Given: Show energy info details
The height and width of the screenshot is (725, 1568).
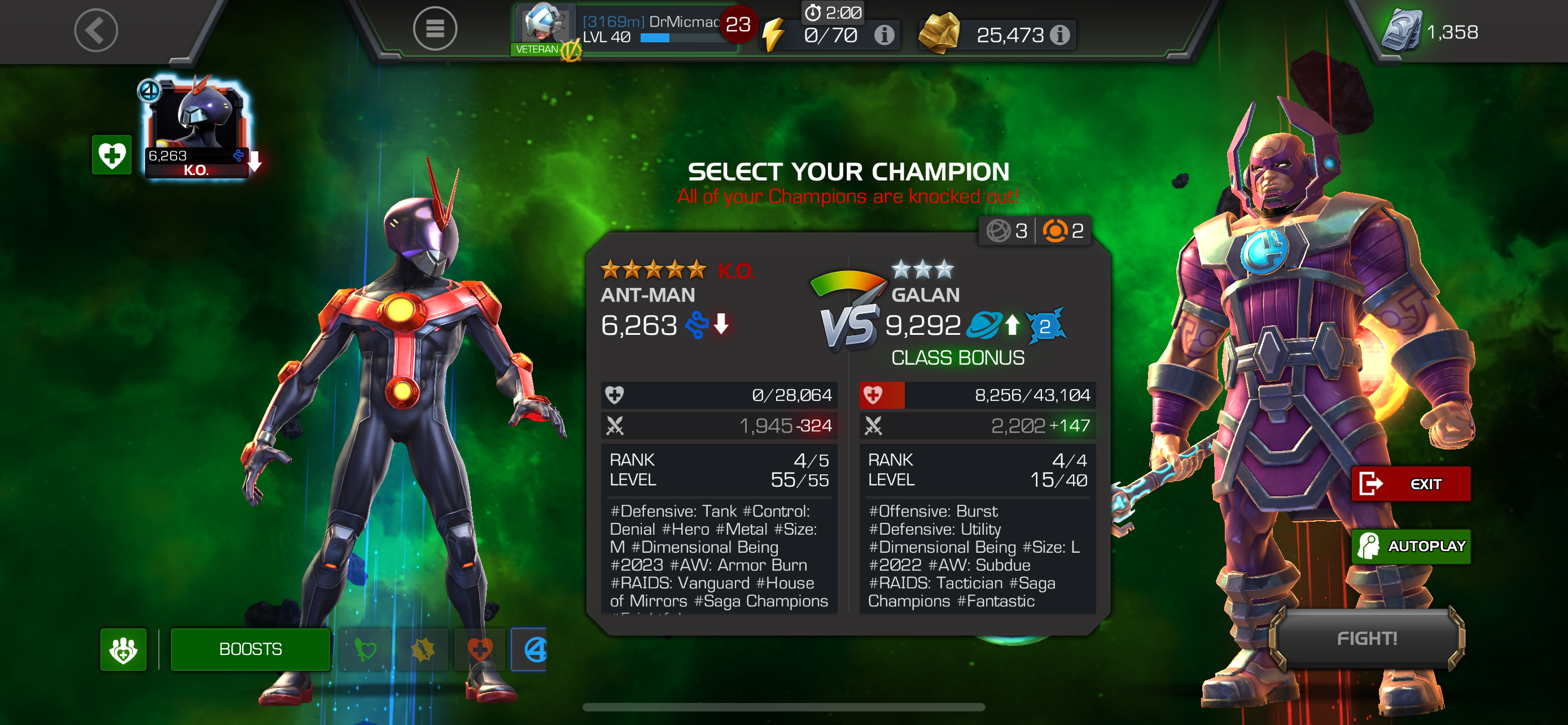Looking at the screenshot, I should tap(884, 36).
